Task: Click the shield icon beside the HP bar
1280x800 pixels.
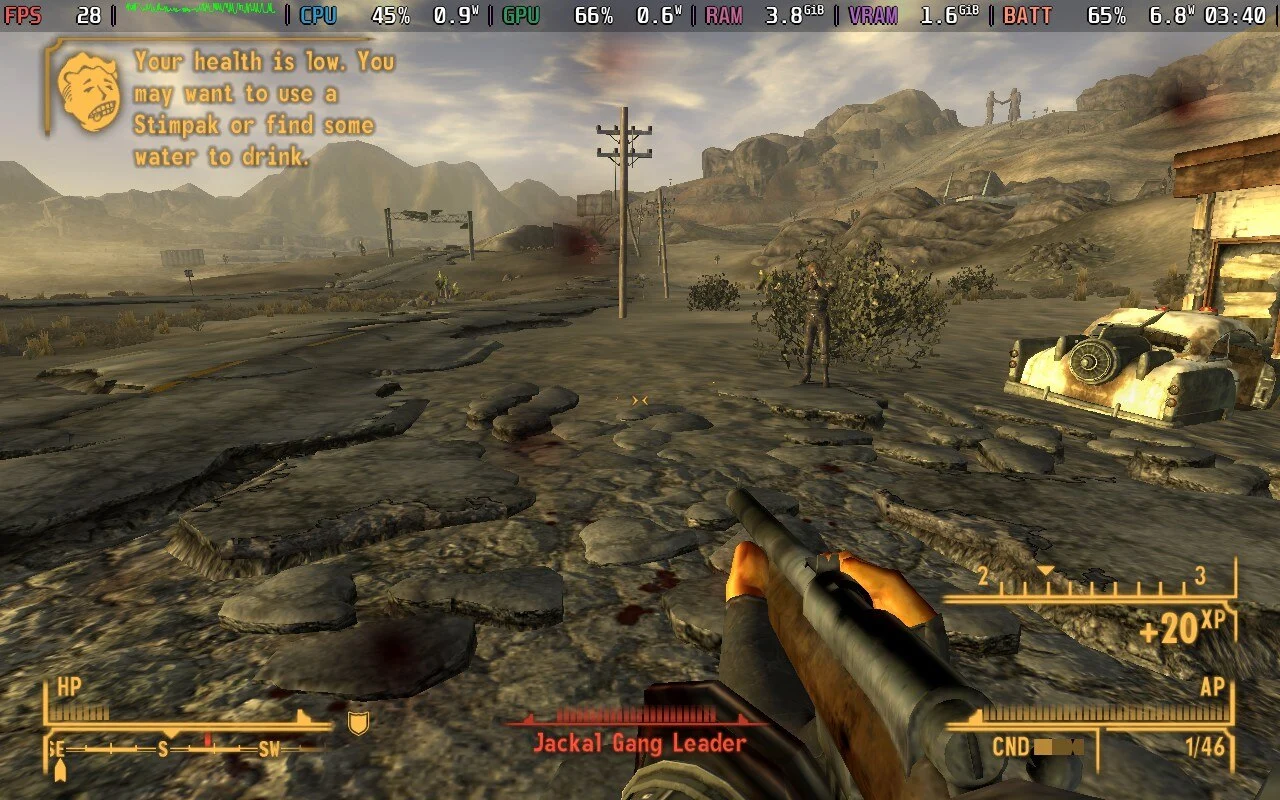Action: tap(357, 722)
